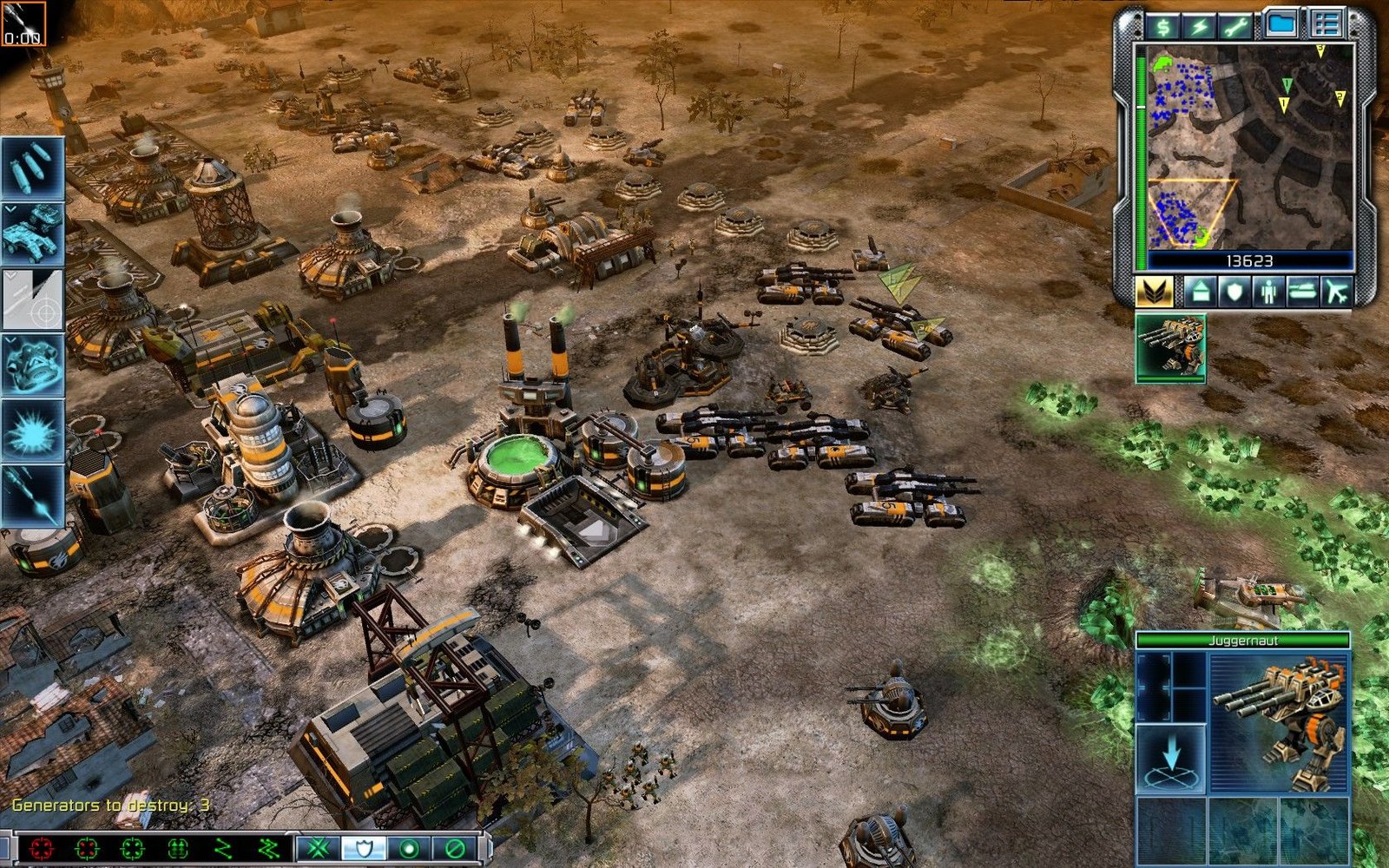The height and width of the screenshot is (868, 1389).
Task: Select the vehicle drop support power
Action: tap(35, 233)
